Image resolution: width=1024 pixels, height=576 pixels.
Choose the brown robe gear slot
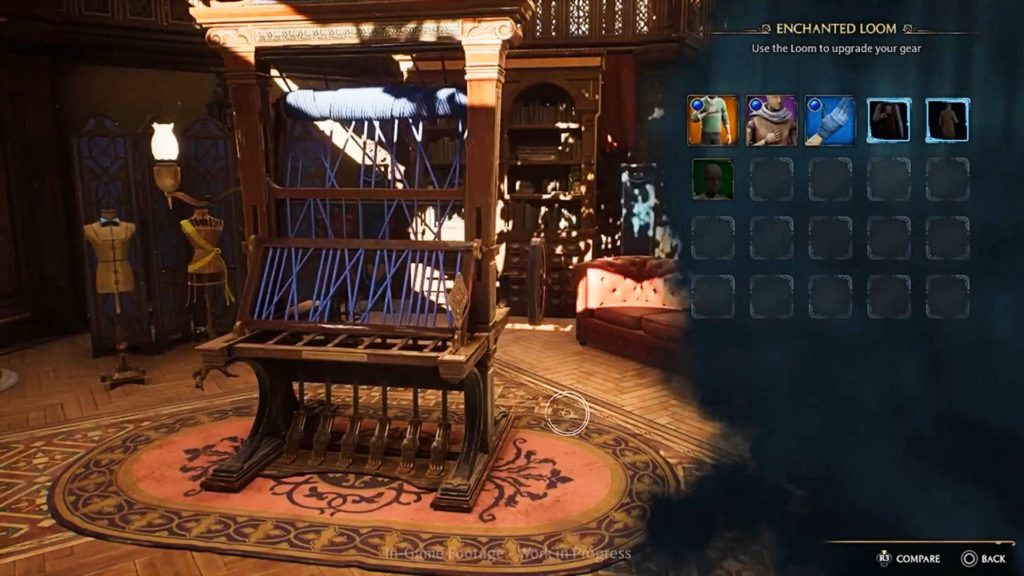pos(947,120)
